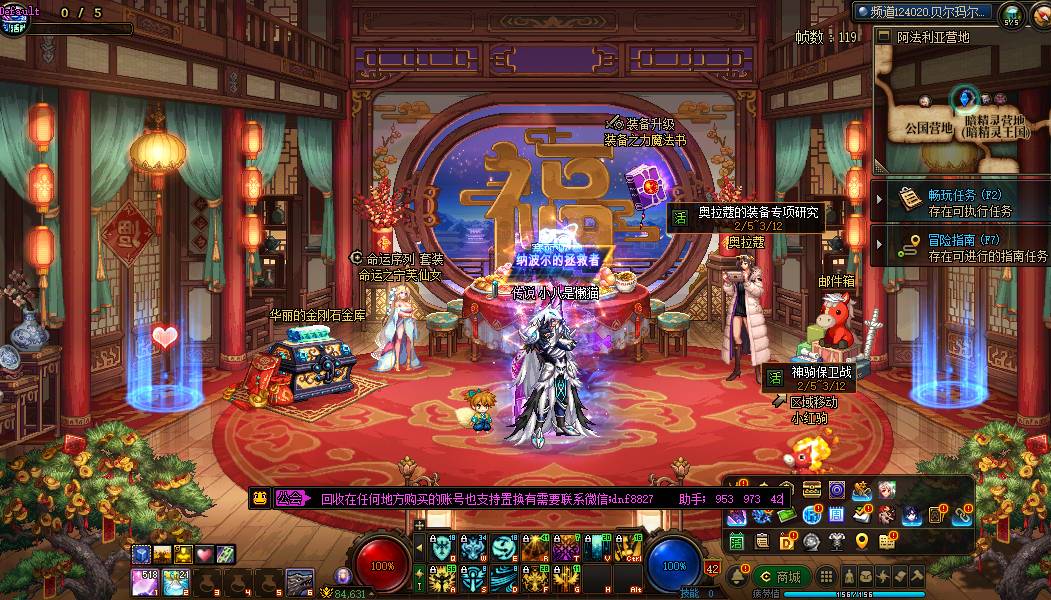Screen dimensions: 1051x600
Task: Use the first quick slot item with 518 count
Action: (143, 580)
